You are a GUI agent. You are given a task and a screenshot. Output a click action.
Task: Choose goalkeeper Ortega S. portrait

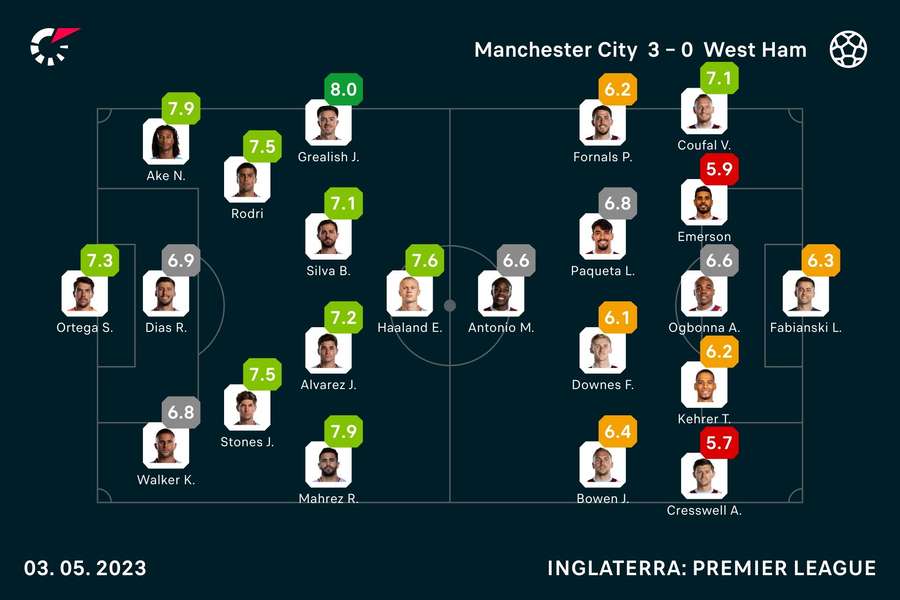point(84,293)
